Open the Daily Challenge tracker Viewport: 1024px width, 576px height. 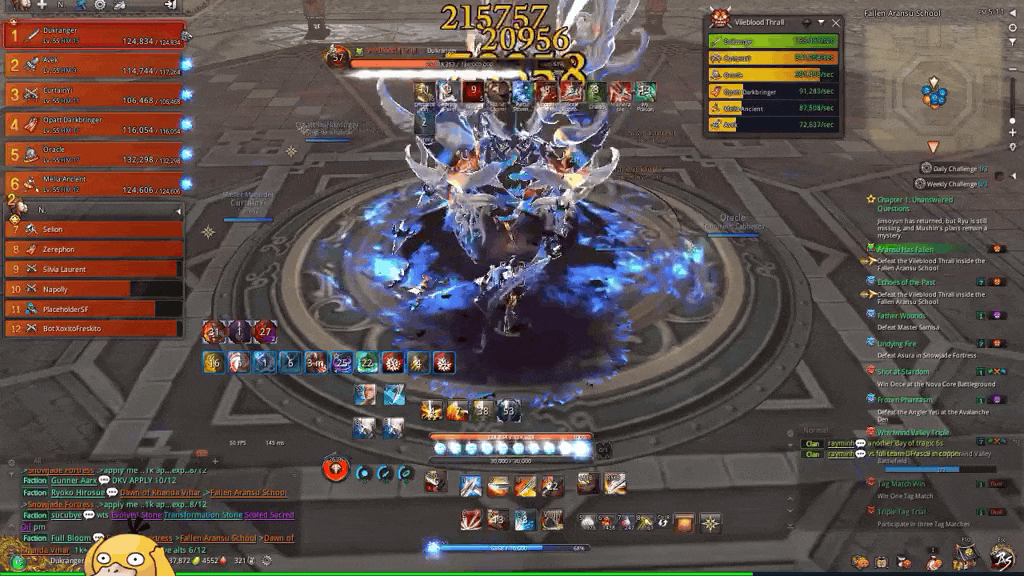coord(955,169)
